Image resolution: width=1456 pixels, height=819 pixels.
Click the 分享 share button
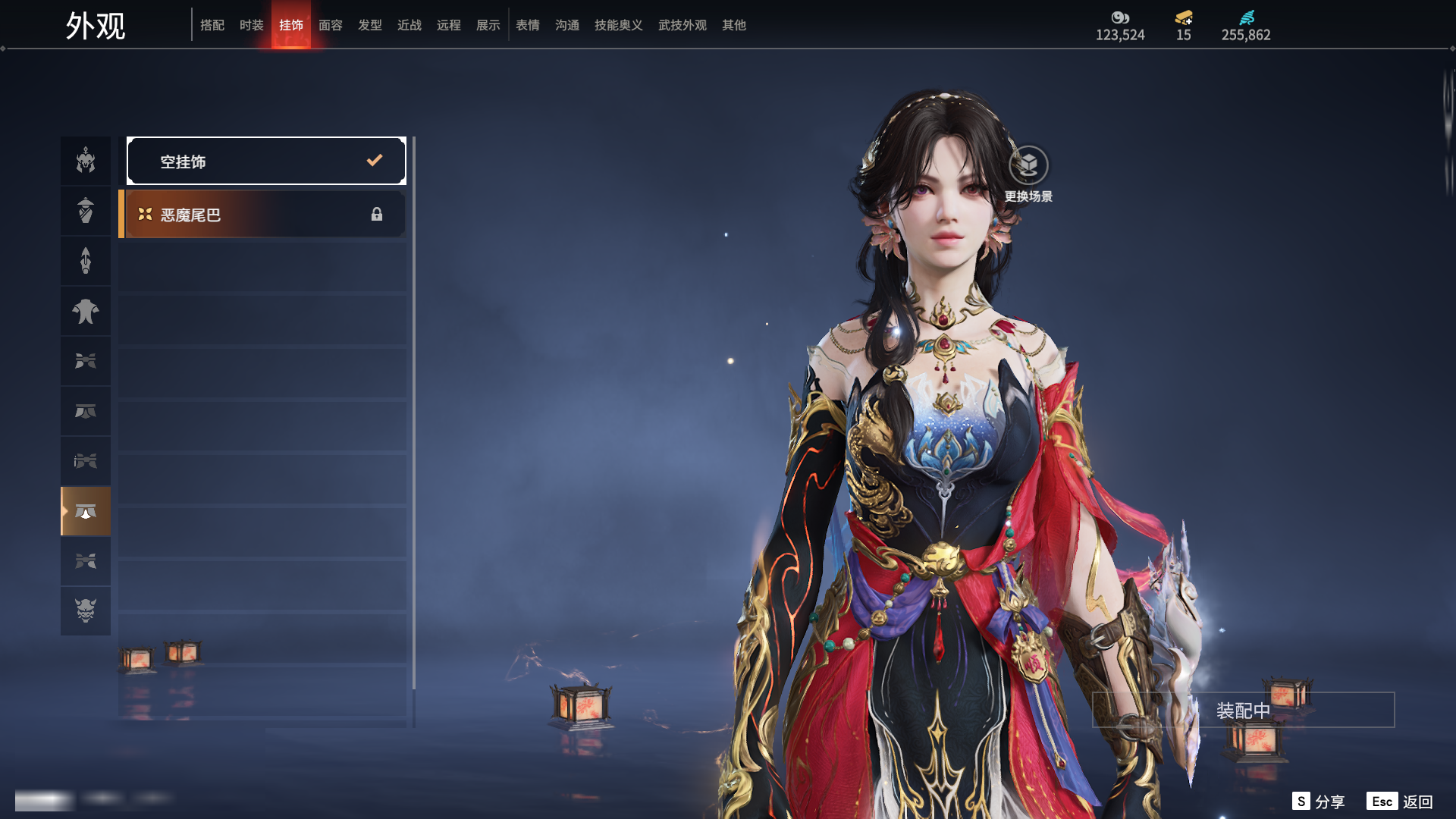point(1319,802)
